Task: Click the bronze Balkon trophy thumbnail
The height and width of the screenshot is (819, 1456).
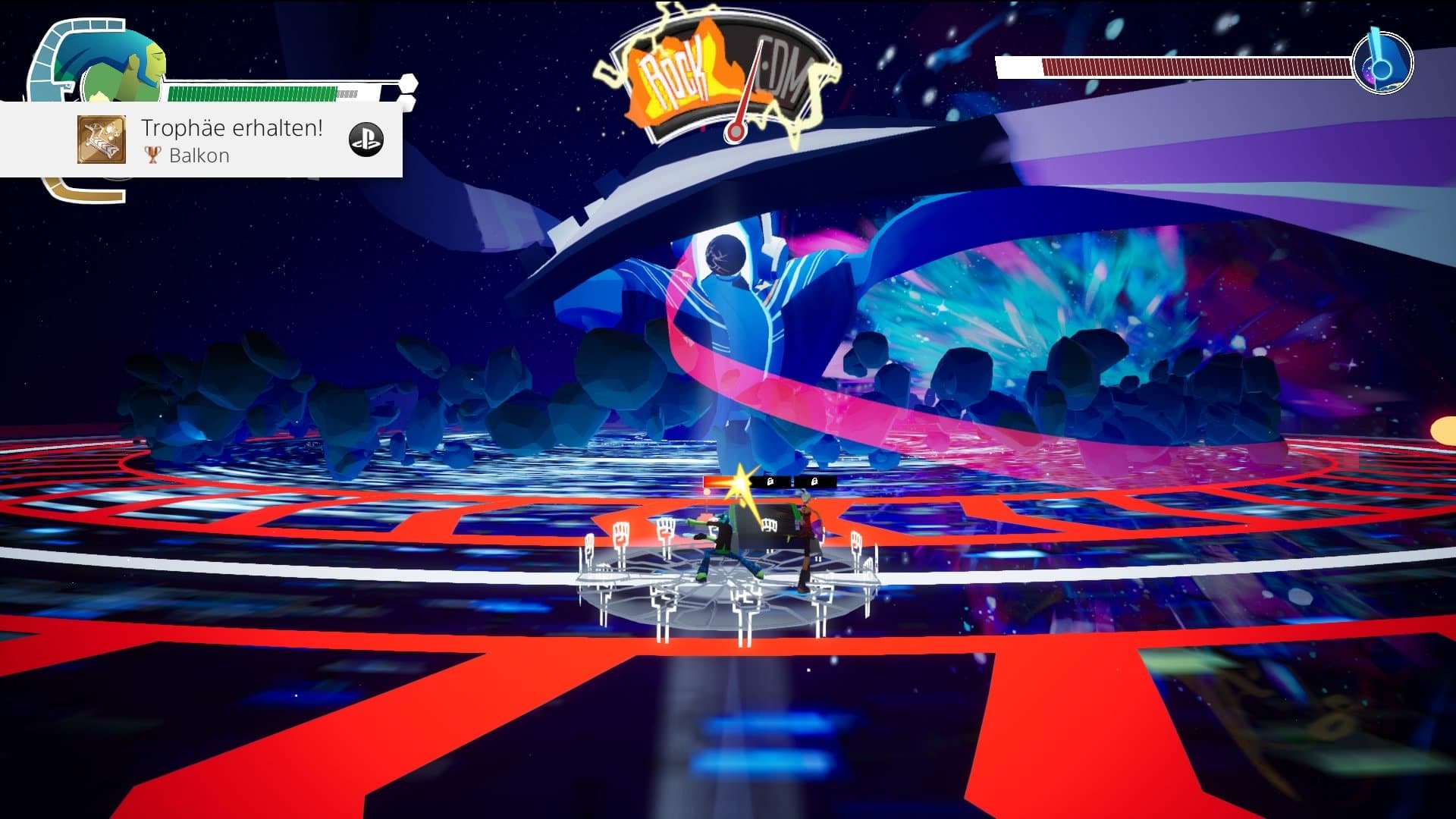Action: coord(102,140)
